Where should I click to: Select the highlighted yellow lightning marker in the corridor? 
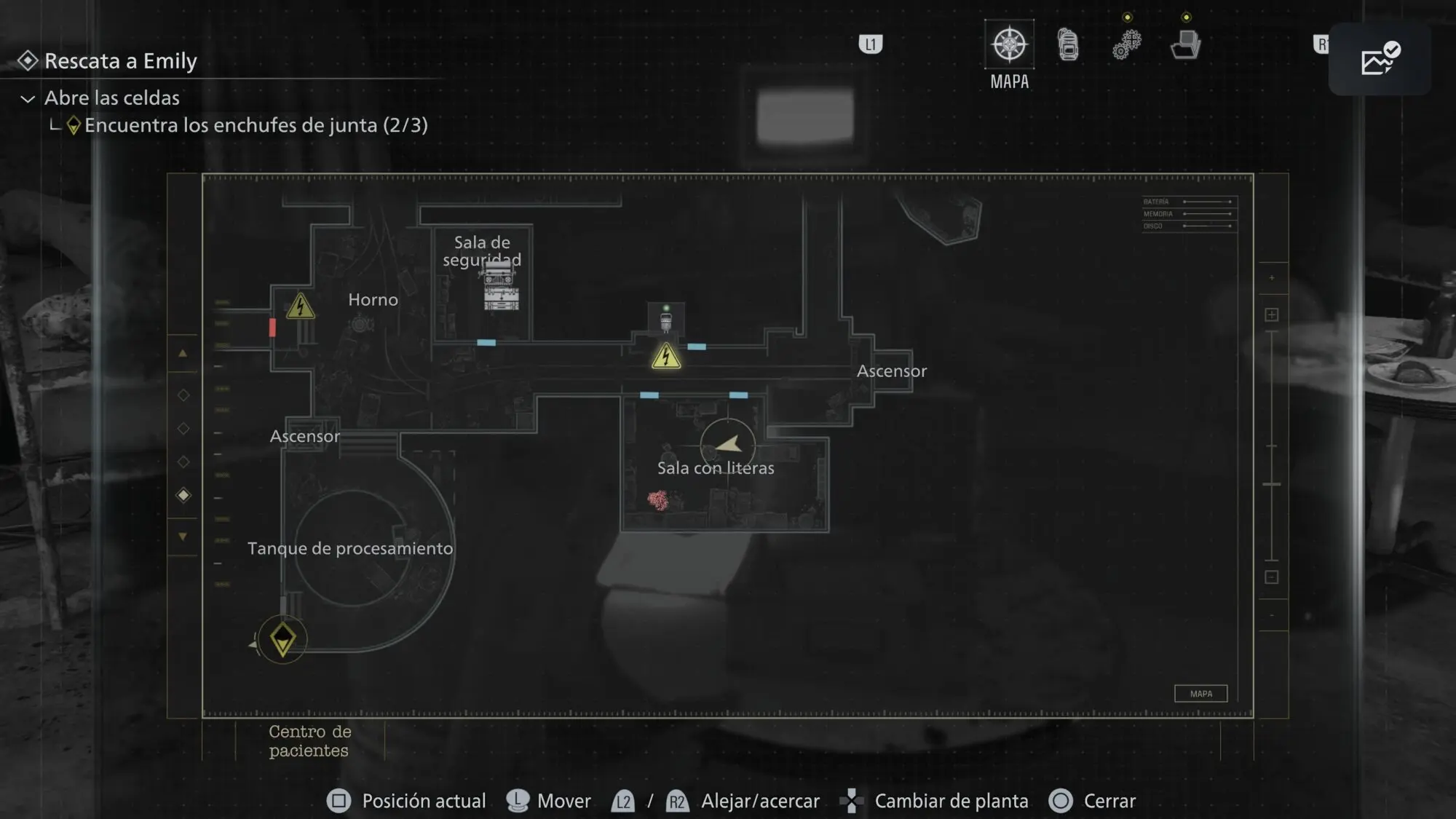tap(666, 357)
